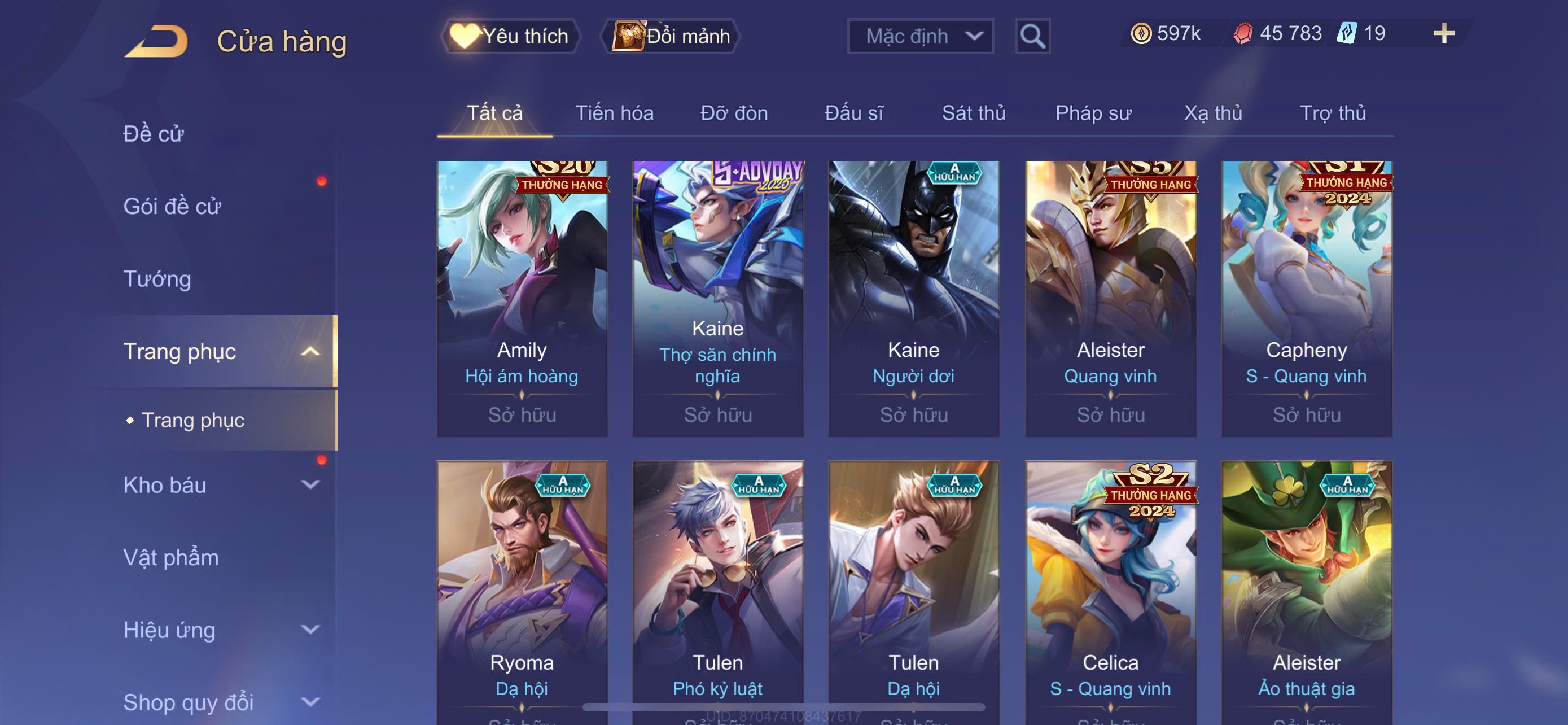Expand the Mặc định sort dropdown

click(x=919, y=37)
